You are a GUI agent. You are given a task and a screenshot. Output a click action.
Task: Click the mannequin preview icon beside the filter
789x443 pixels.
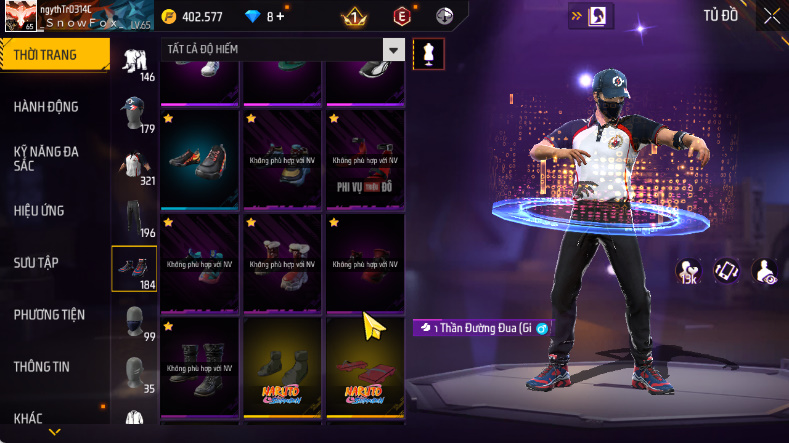(x=429, y=53)
